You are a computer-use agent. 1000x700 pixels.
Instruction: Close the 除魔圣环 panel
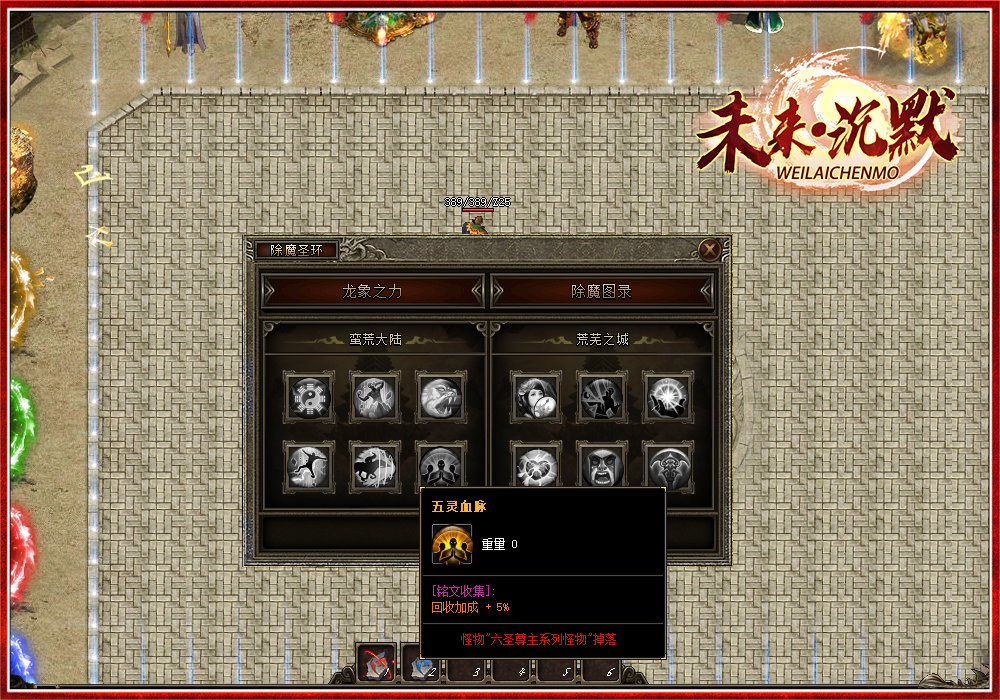tap(710, 250)
